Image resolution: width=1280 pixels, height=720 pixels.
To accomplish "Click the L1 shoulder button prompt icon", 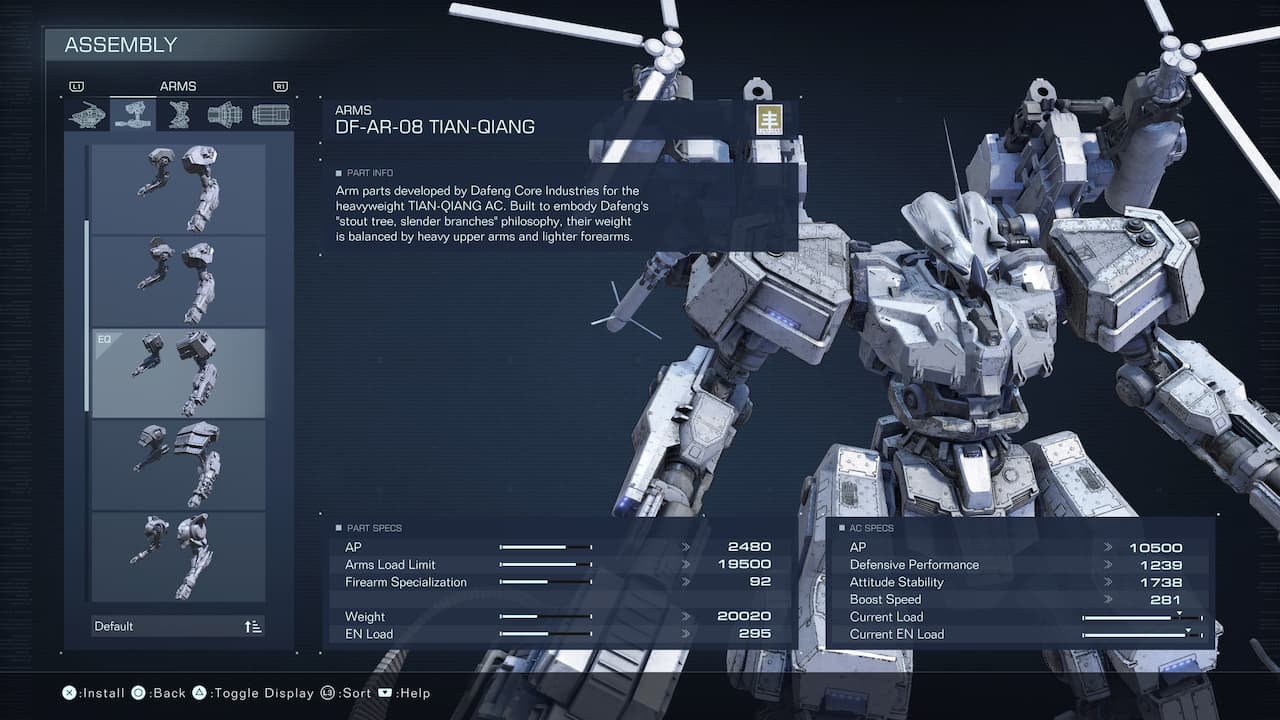I will click(x=75, y=86).
